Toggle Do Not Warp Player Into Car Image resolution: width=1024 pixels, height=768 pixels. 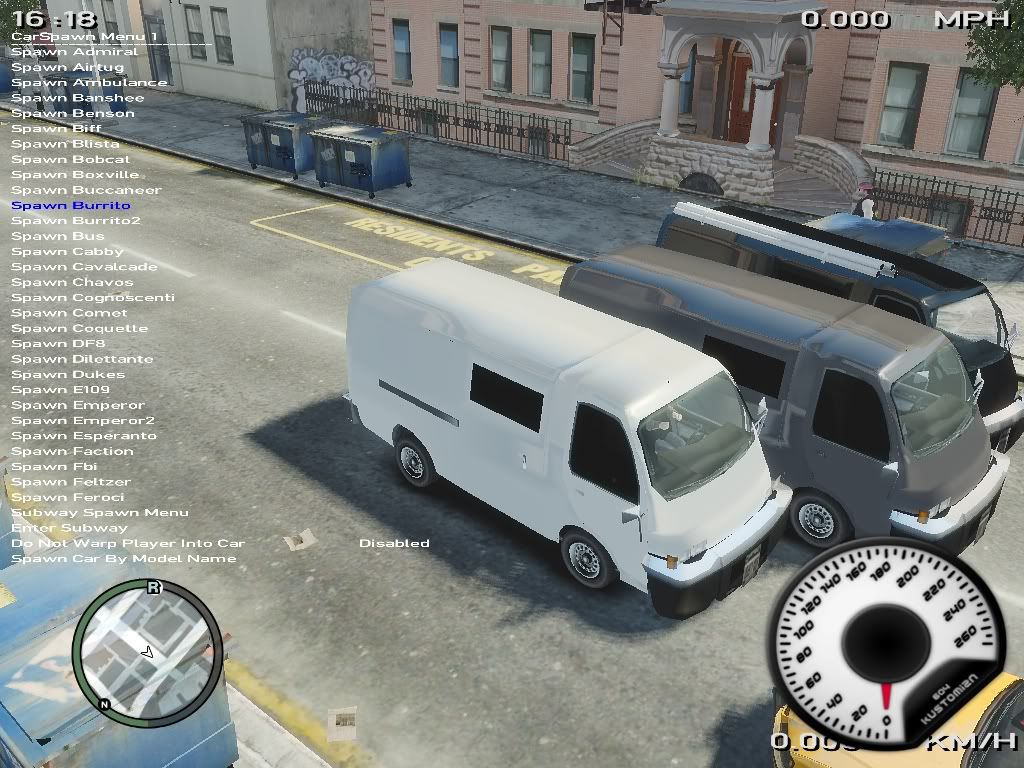coord(127,544)
